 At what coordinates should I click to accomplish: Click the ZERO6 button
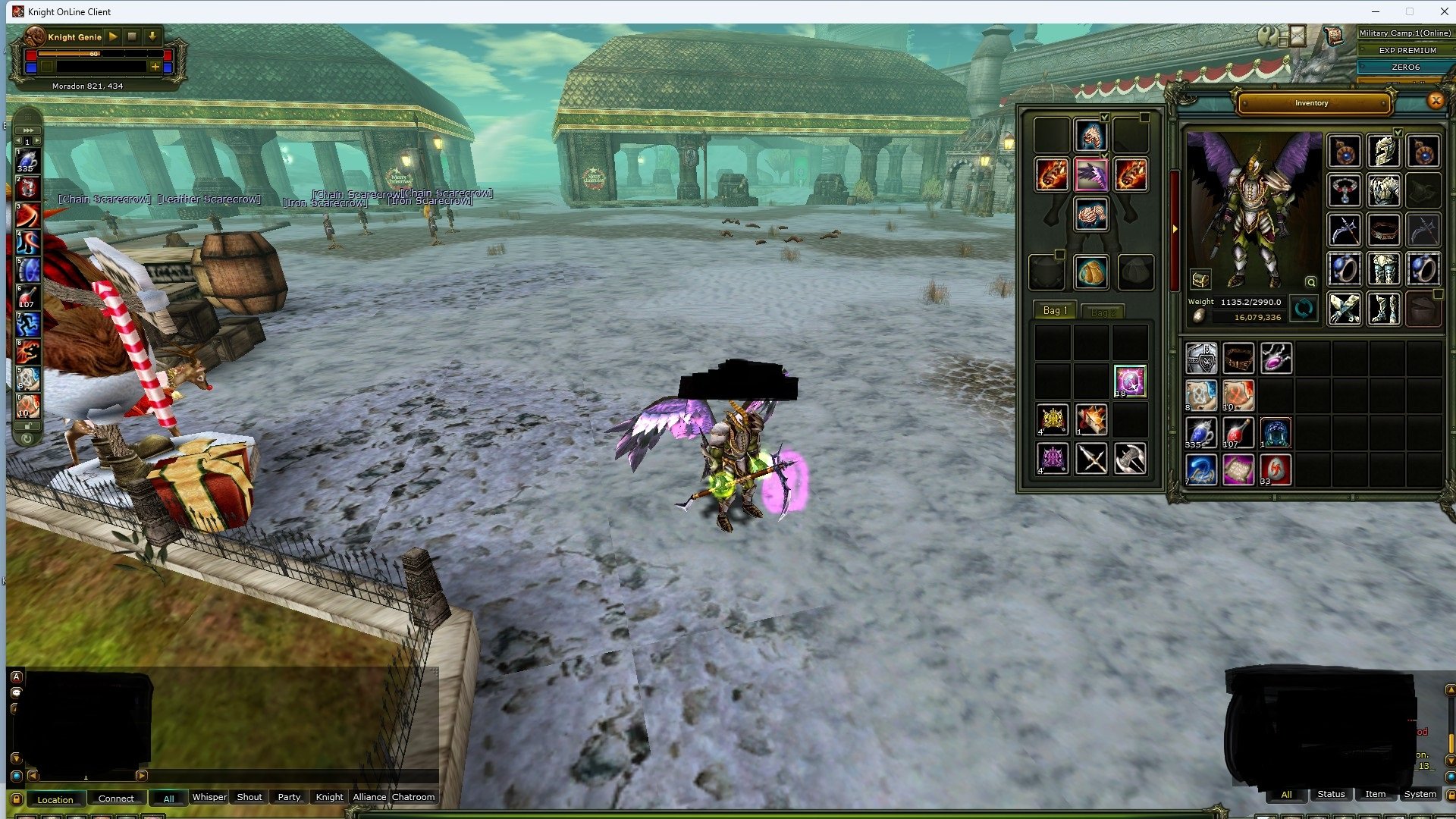tap(1405, 67)
